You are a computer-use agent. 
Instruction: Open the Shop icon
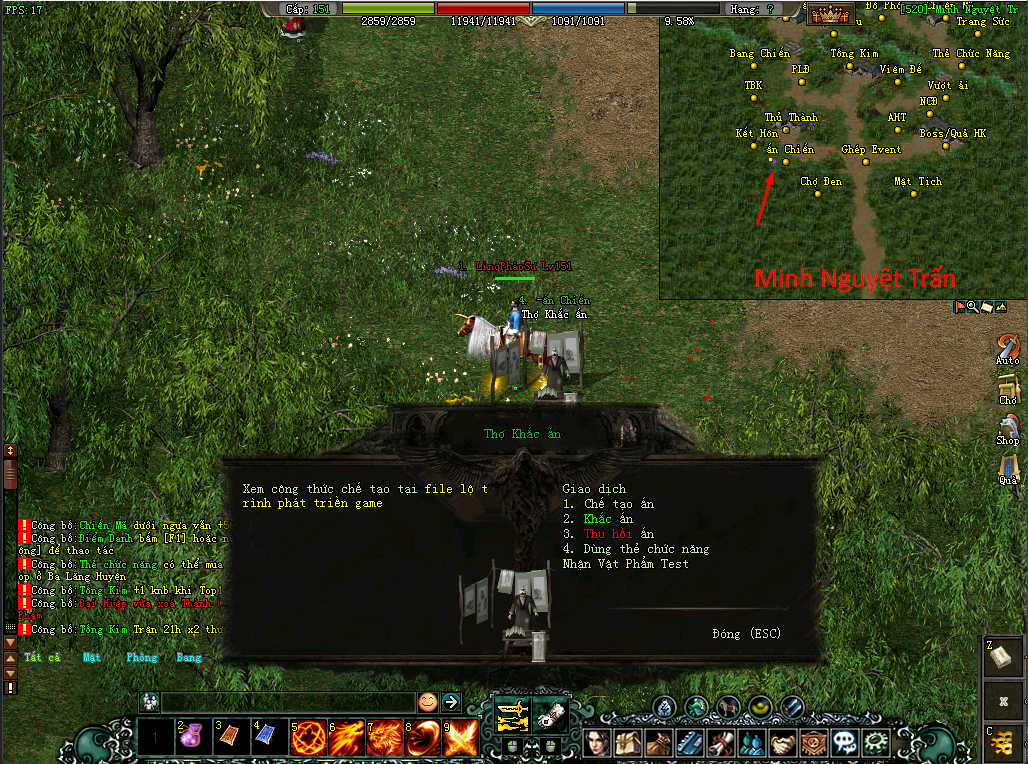click(x=1007, y=427)
